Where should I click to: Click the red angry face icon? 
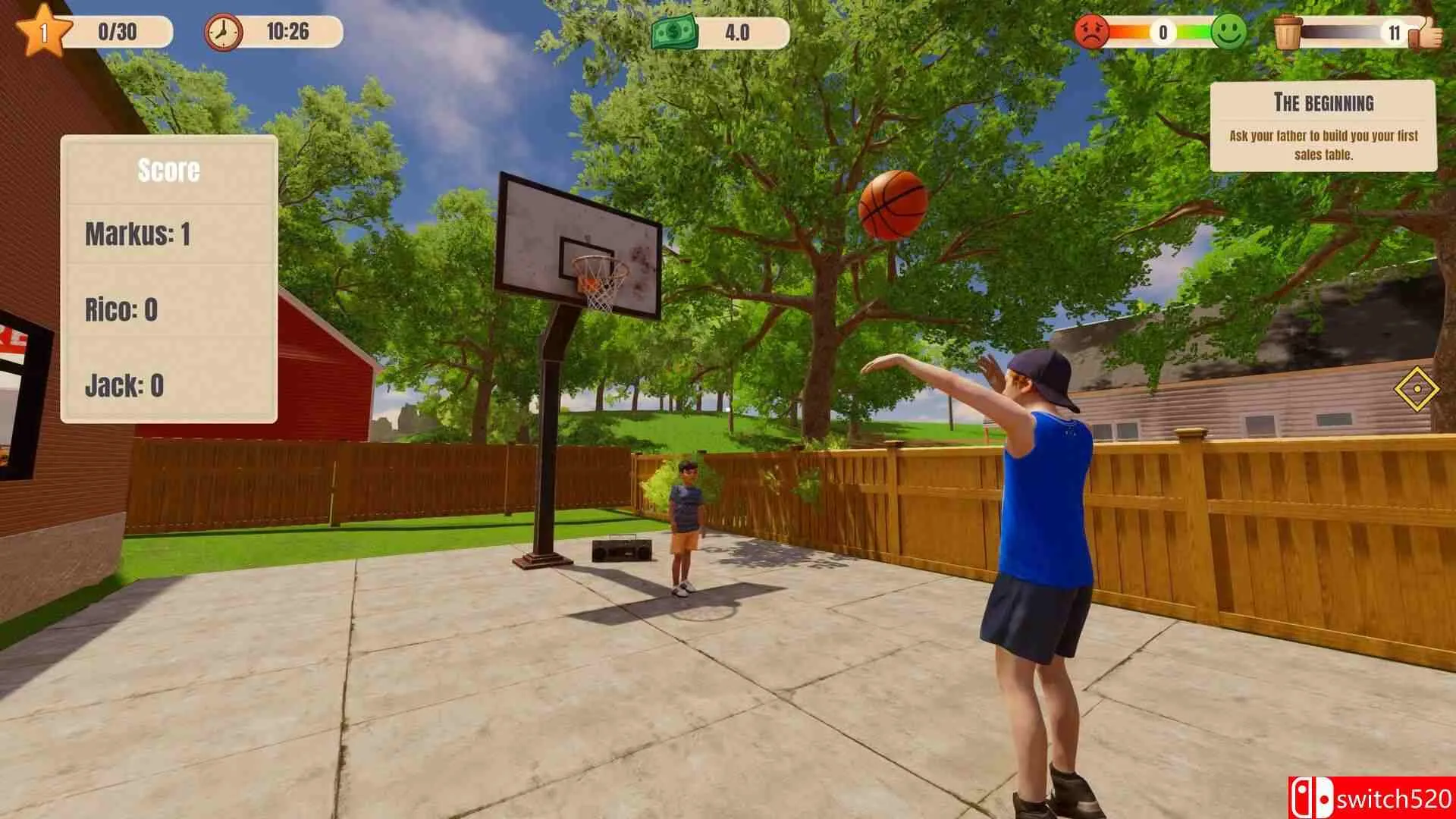[1092, 32]
